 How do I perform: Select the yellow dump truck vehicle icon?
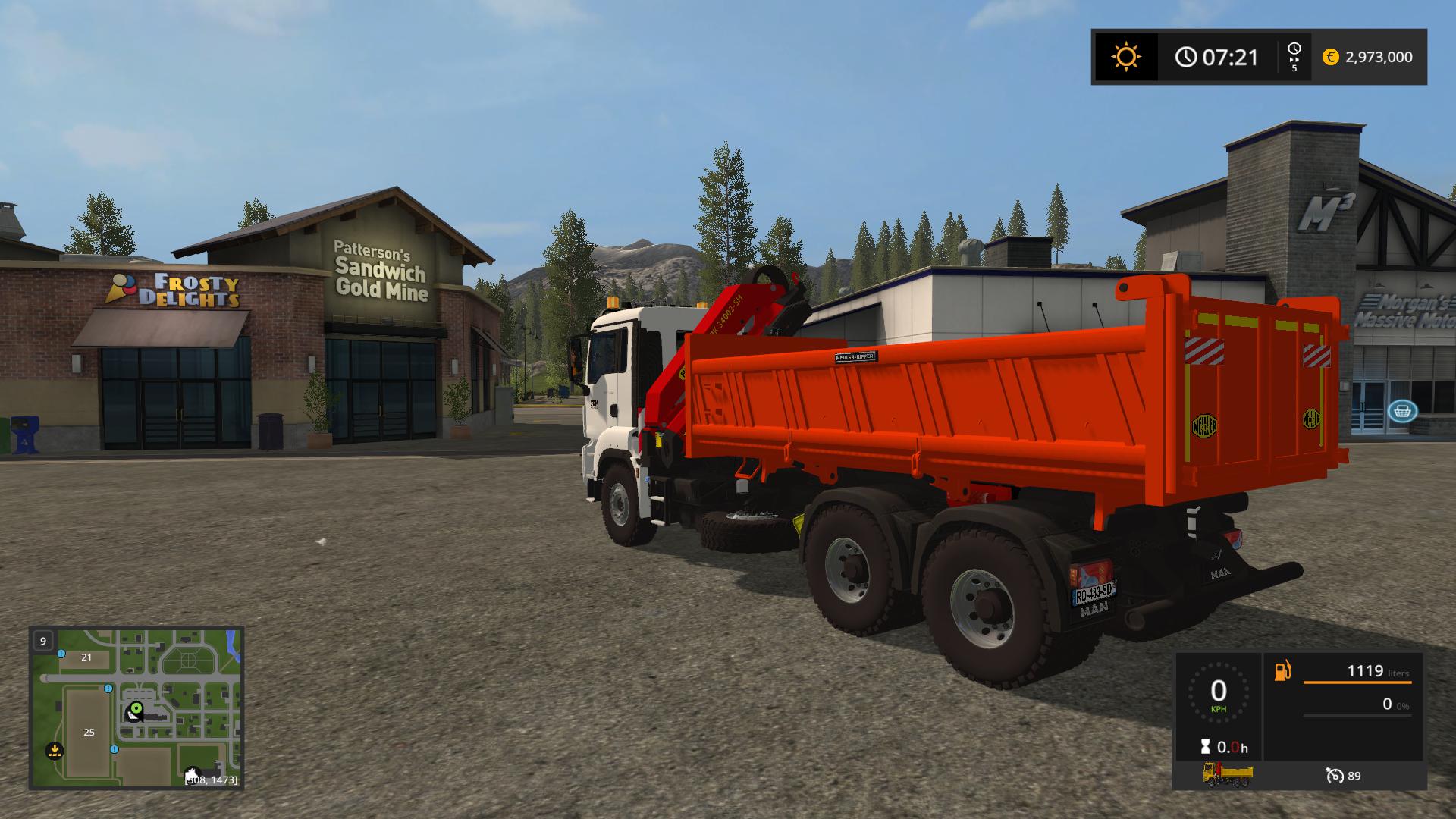pyautogui.click(x=1228, y=774)
